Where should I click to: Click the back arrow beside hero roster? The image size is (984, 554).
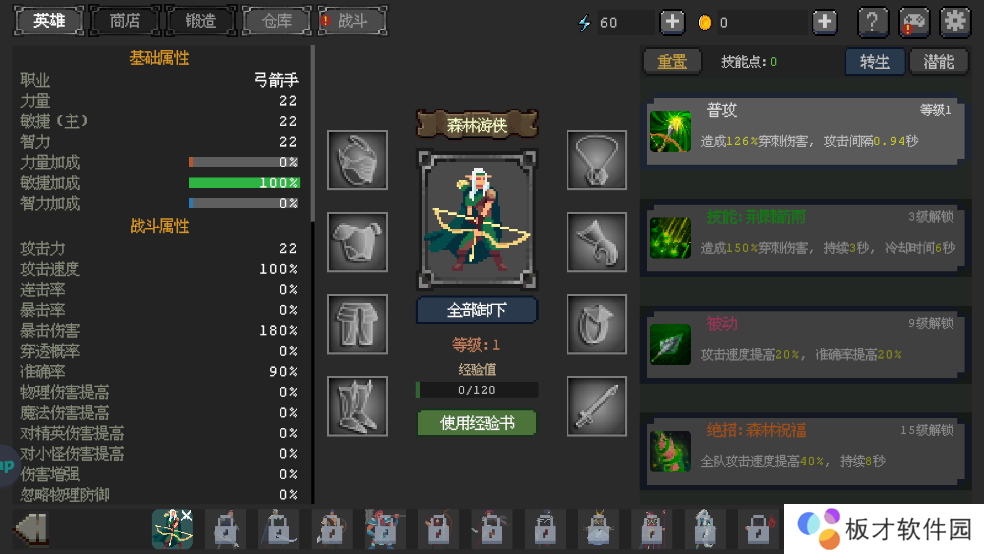(32, 528)
